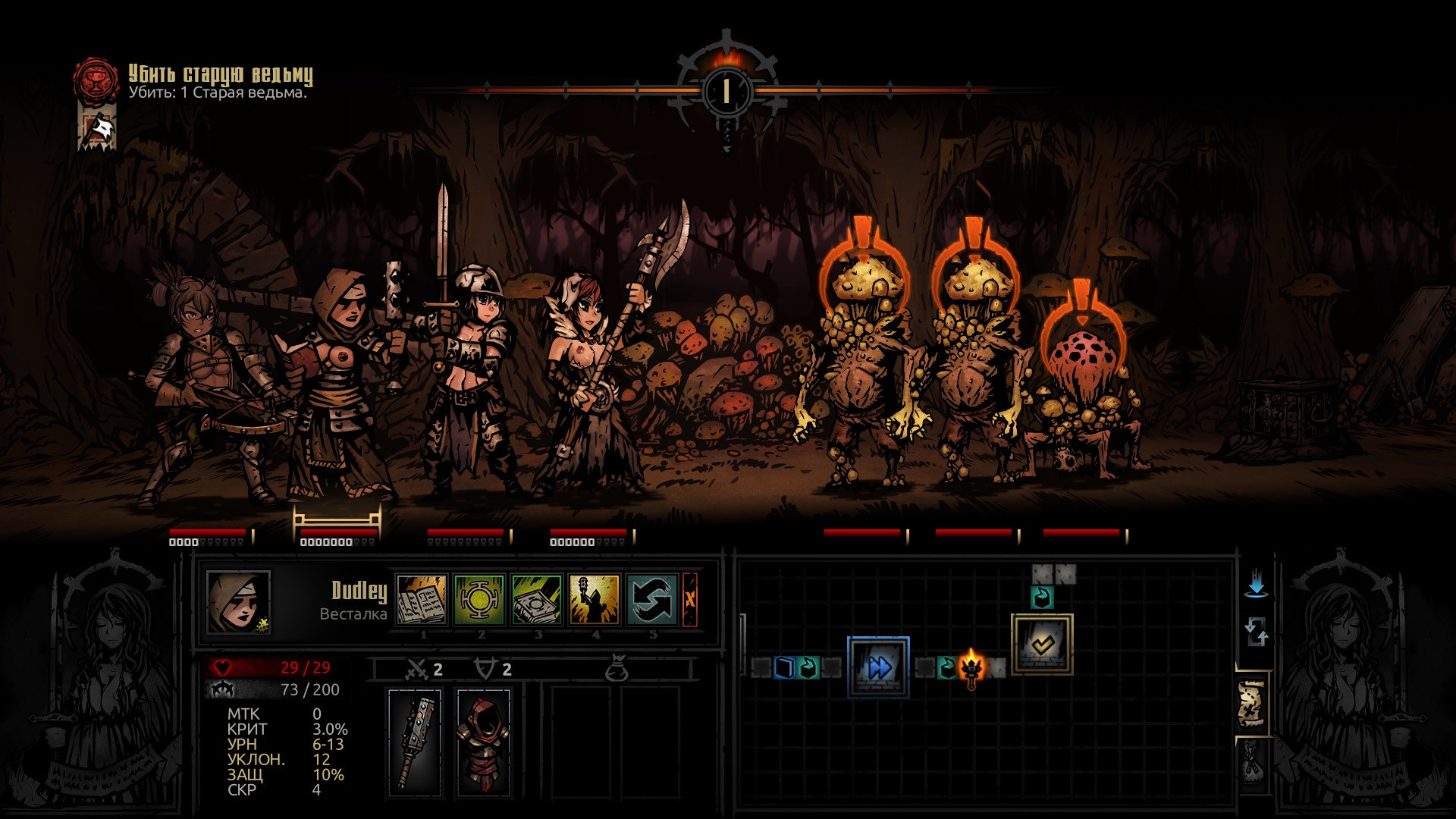Select the gold checkmark room on map
The width and height of the screenshot is (1456, 819).
pos(1042,644)
